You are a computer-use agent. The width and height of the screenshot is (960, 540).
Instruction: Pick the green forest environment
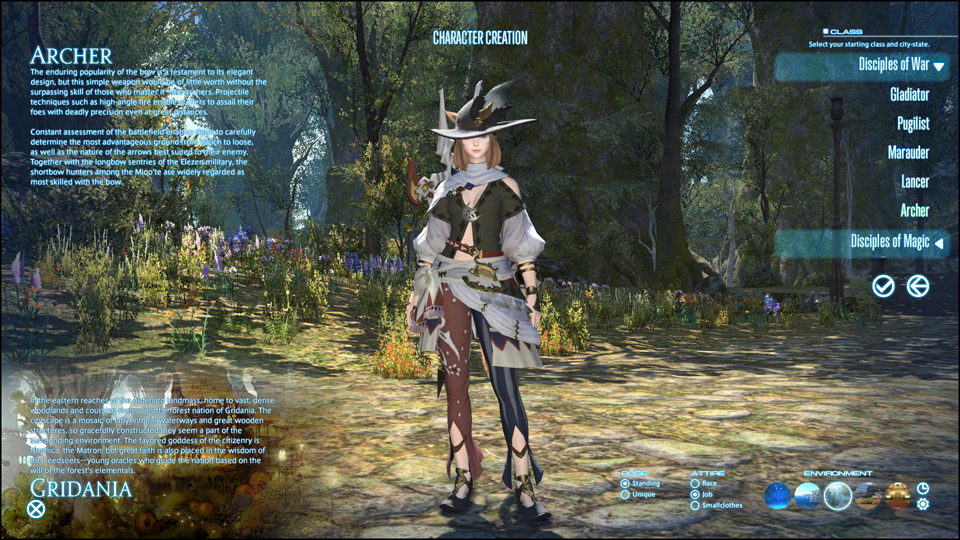[x=838, y=495]
